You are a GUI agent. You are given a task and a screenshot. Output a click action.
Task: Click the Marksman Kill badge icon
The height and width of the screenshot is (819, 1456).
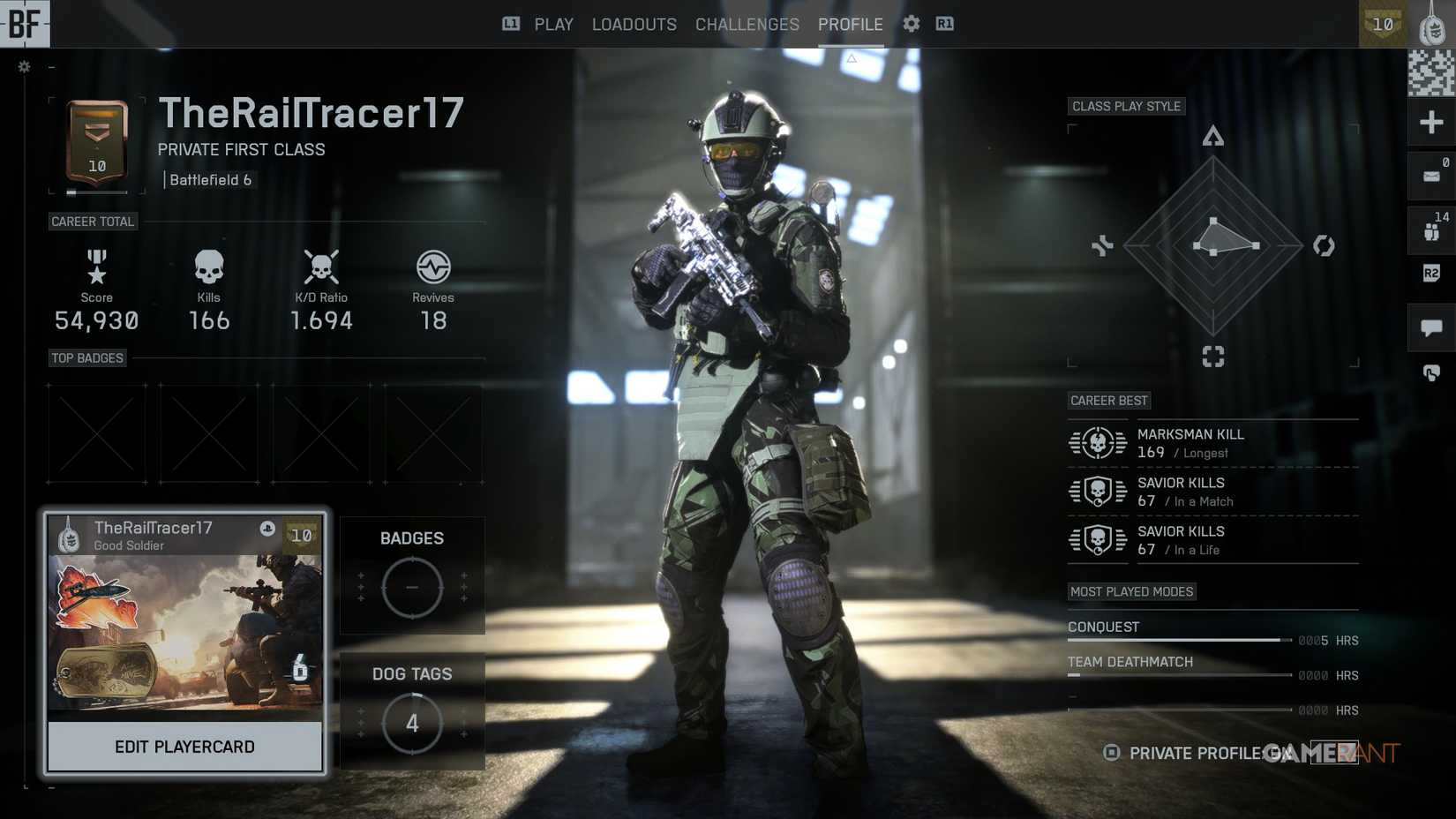pos(1097,443)
